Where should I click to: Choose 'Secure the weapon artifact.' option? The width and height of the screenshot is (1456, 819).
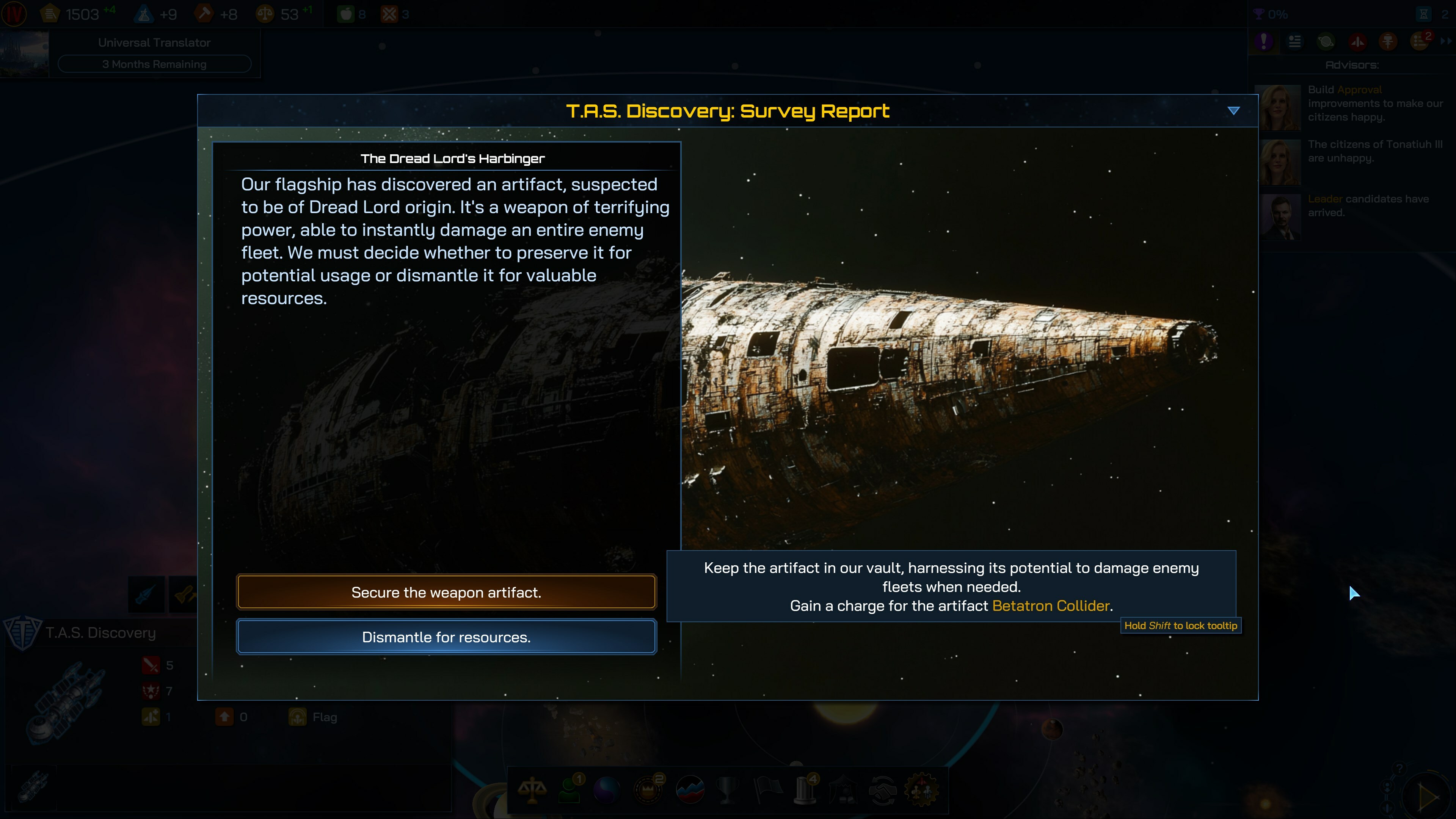pos(446,592)
